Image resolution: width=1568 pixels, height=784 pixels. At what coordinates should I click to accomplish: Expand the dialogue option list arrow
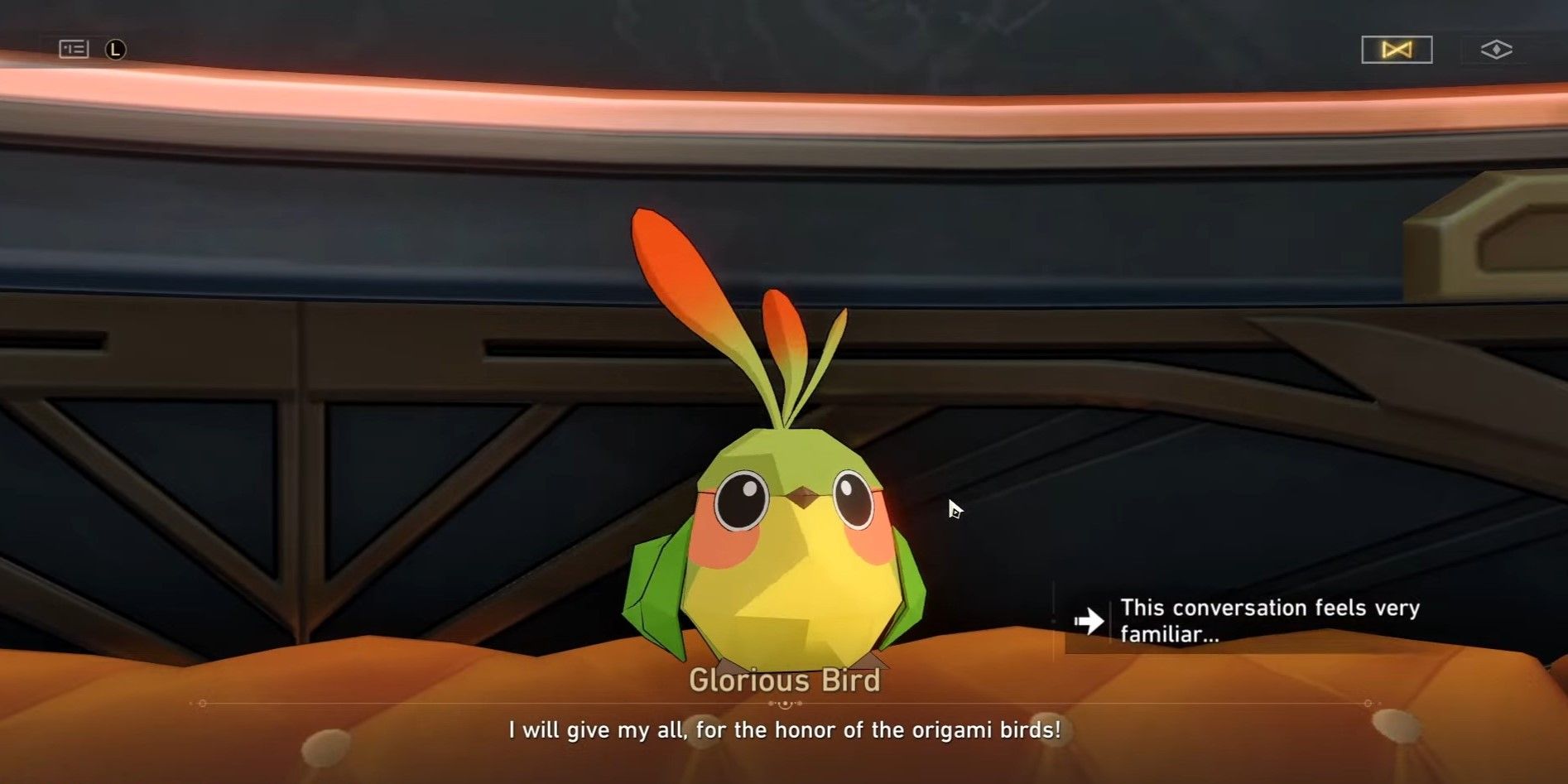coord(1091,619)
